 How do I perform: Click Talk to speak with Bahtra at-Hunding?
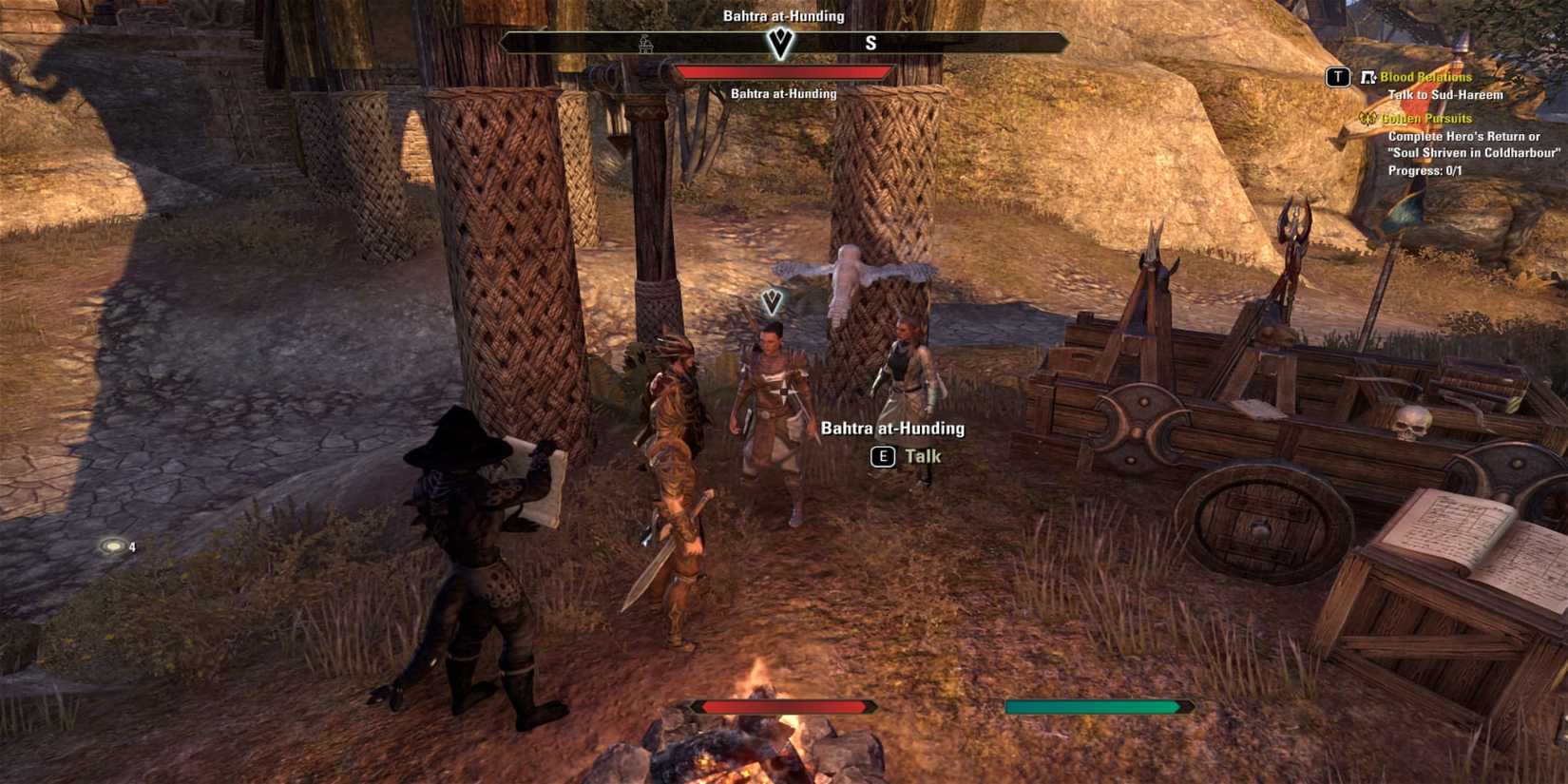pos(920,456)
